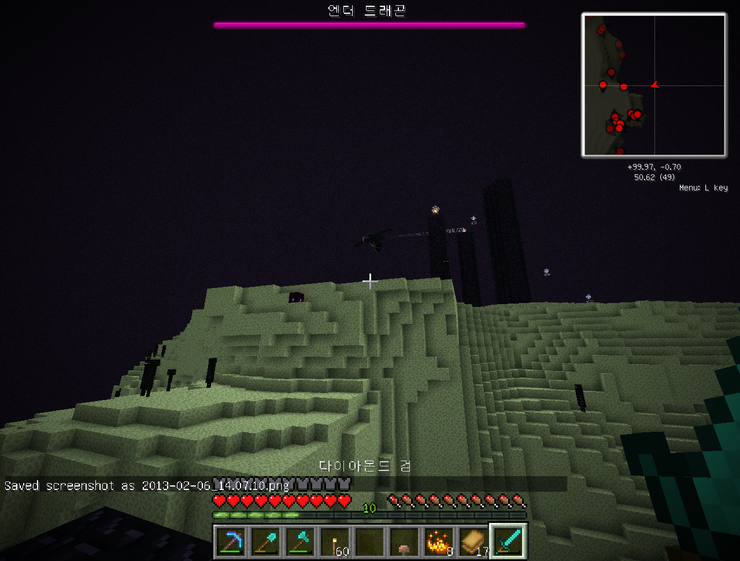Select the diamond pickaxe hotbar slot

232,541
